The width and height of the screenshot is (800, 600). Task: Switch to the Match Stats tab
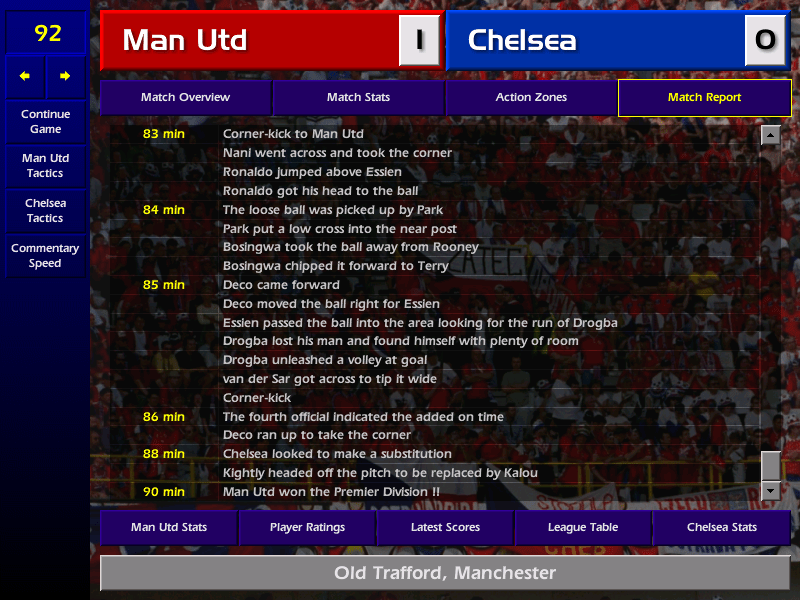tap(358, 98)
